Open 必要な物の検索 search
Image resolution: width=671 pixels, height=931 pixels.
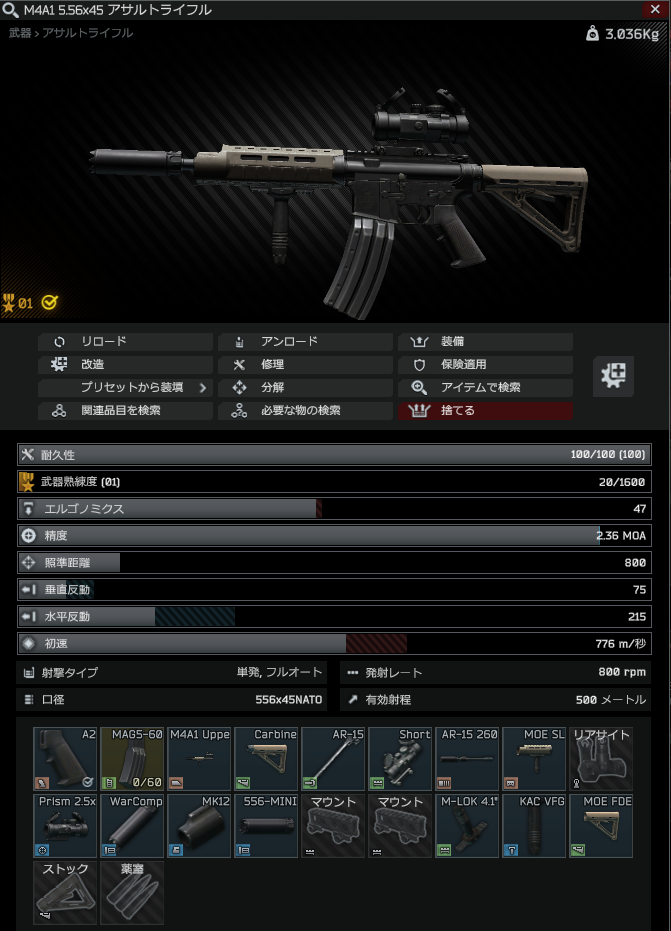click(x=305, y=410)
